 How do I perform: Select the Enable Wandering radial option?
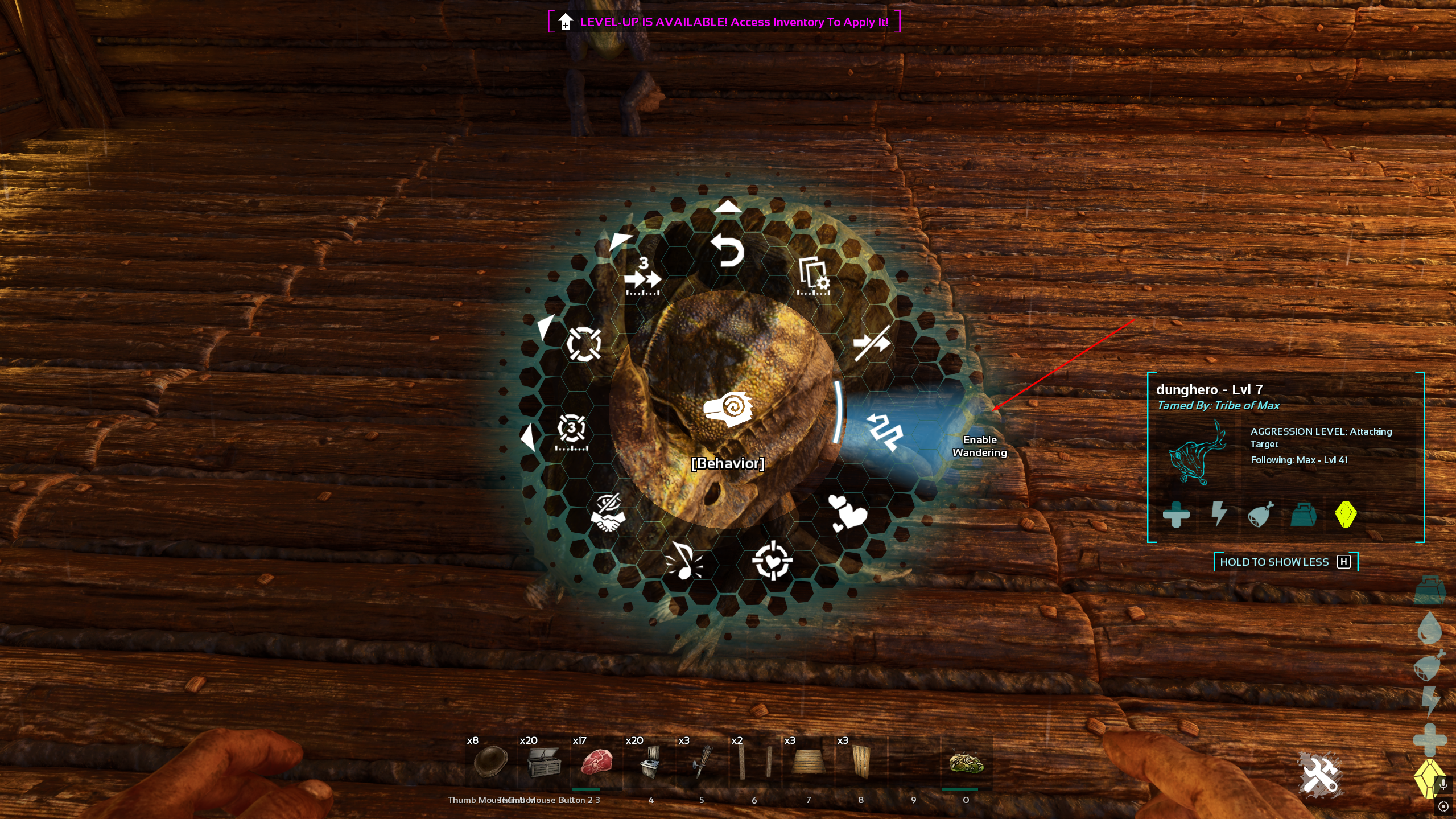pyautogui.click(x=884, y=431)
